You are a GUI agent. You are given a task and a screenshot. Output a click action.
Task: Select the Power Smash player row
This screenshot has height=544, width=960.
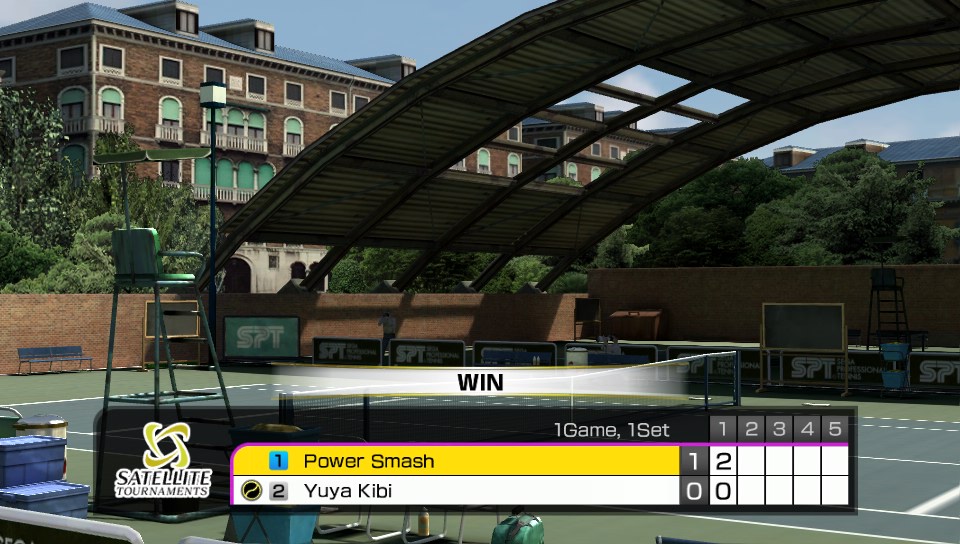click(456, 461)
